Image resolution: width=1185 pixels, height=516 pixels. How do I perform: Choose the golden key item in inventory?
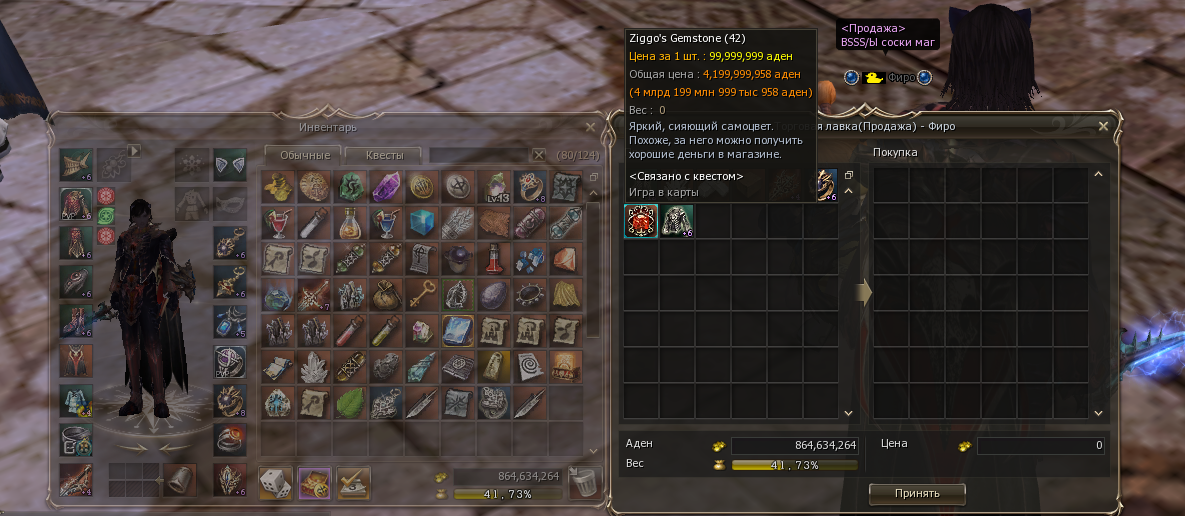pyautogui.click(x=420, y=294)
